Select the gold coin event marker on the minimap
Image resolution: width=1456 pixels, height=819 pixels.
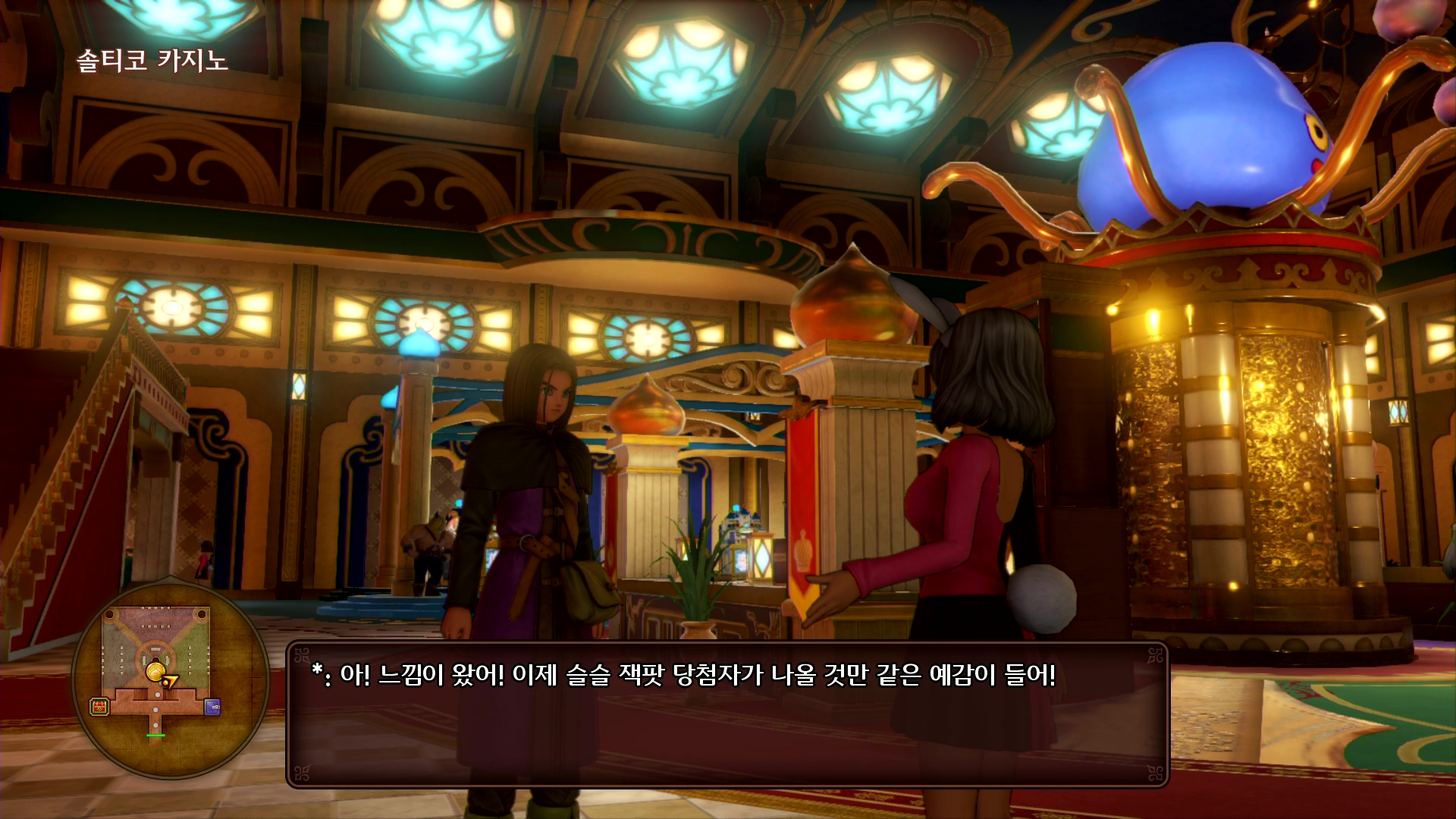click(155, 672)
